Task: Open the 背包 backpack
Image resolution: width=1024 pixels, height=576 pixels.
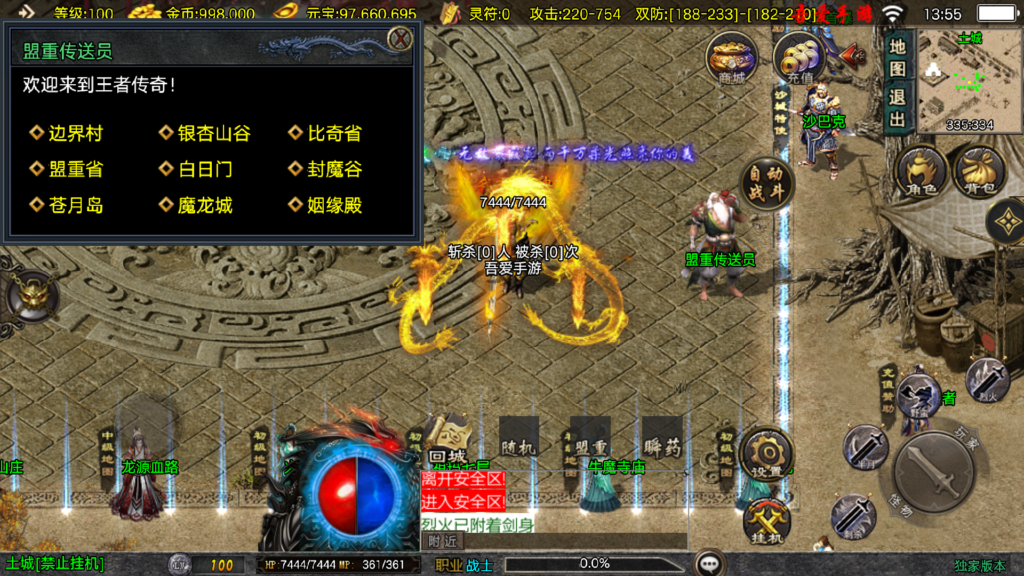Action: [978, 171]
